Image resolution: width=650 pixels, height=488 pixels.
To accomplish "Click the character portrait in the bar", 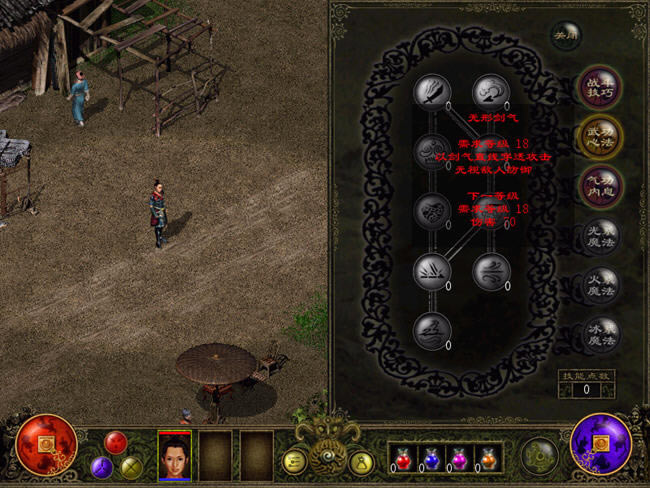I will click(174, 456).
